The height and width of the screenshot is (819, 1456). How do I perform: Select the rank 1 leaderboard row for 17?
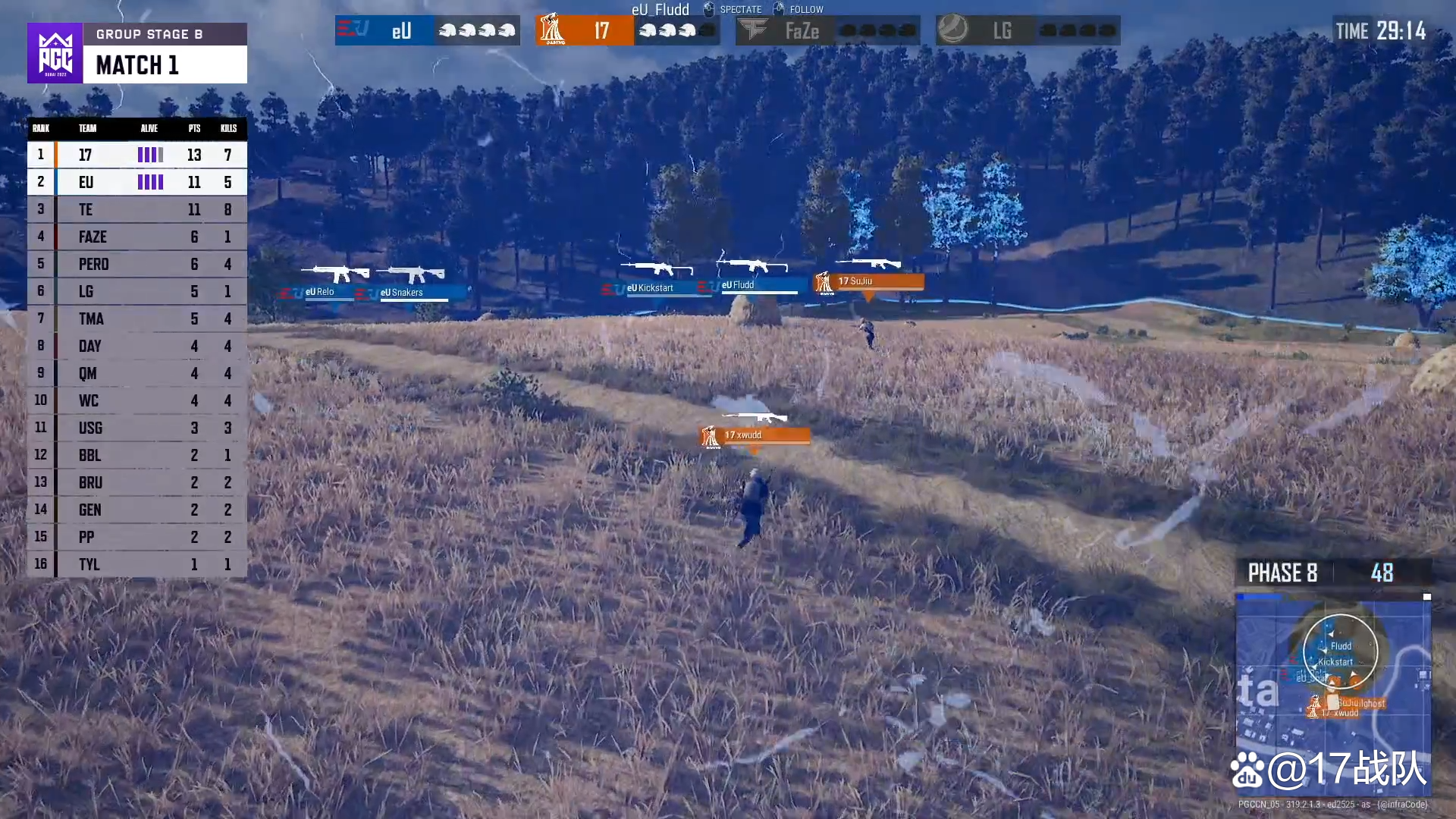(x=137, y=155)
